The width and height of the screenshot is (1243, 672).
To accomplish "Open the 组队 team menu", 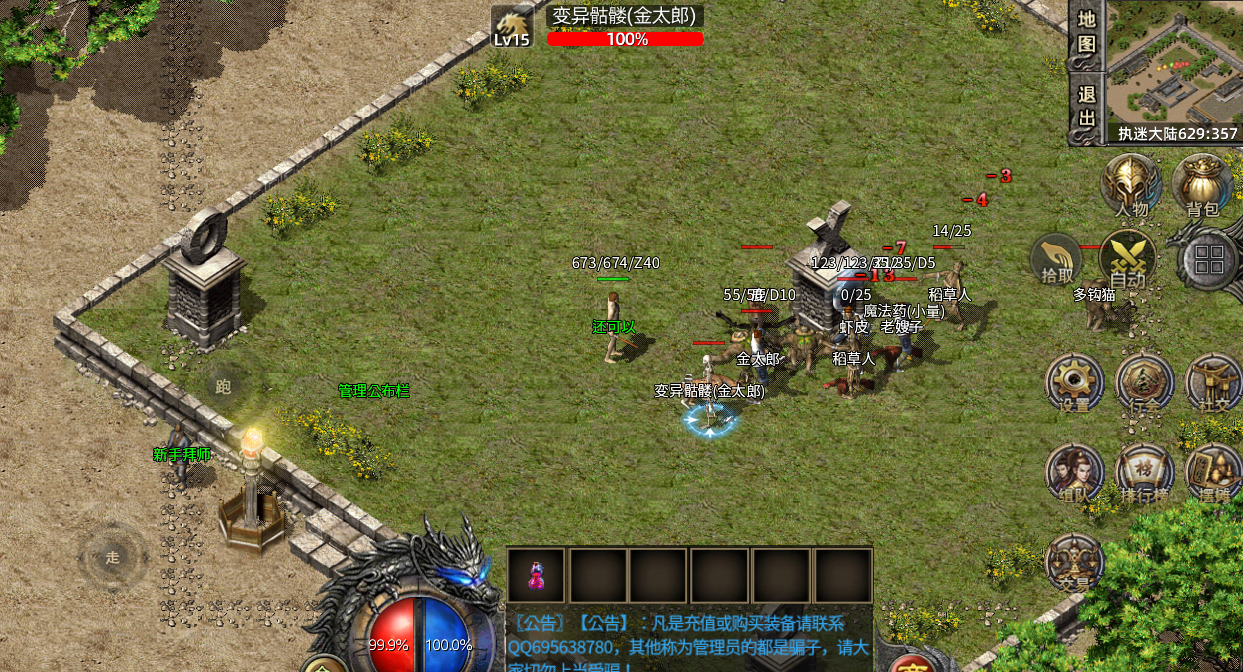I will [x=1075, y=473].
